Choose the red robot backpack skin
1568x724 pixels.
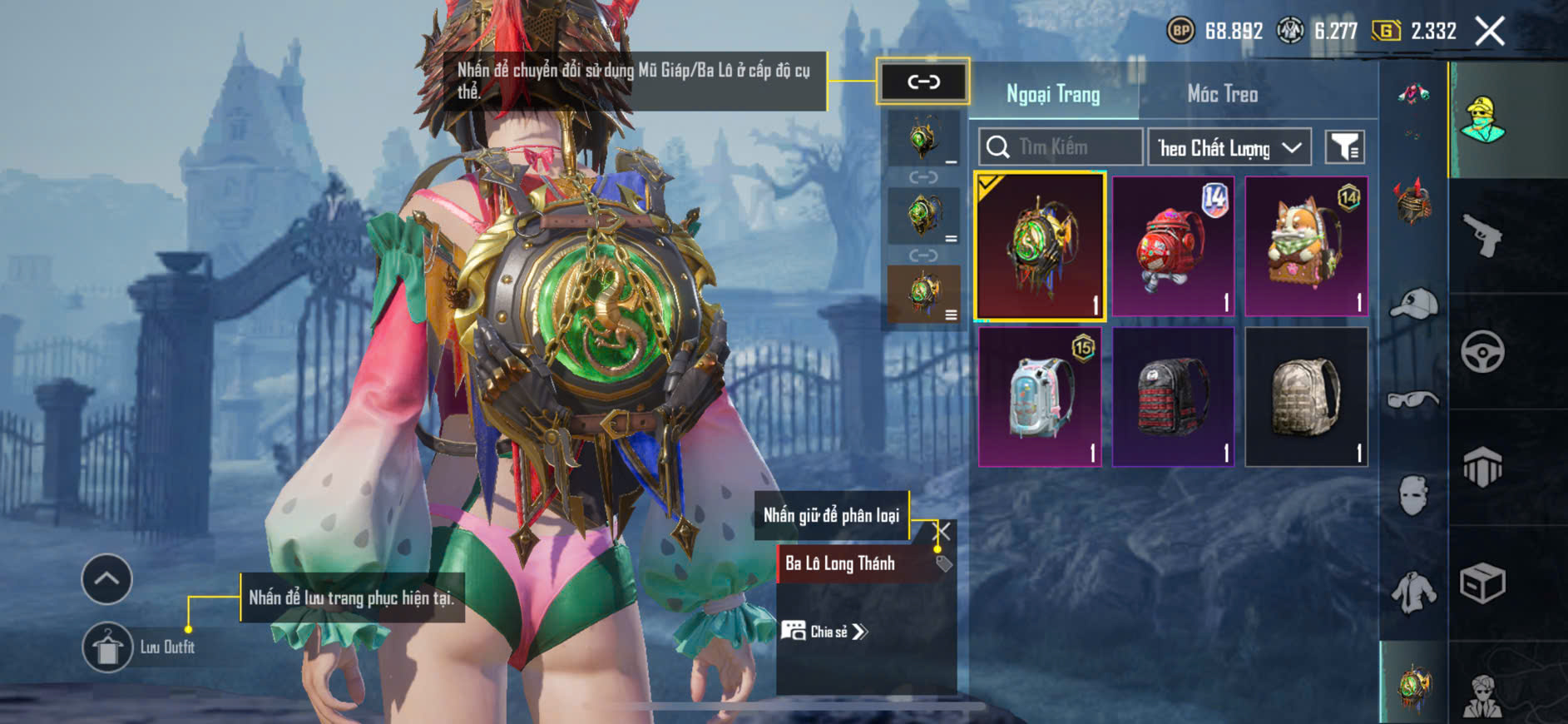tap(1173, 246)
